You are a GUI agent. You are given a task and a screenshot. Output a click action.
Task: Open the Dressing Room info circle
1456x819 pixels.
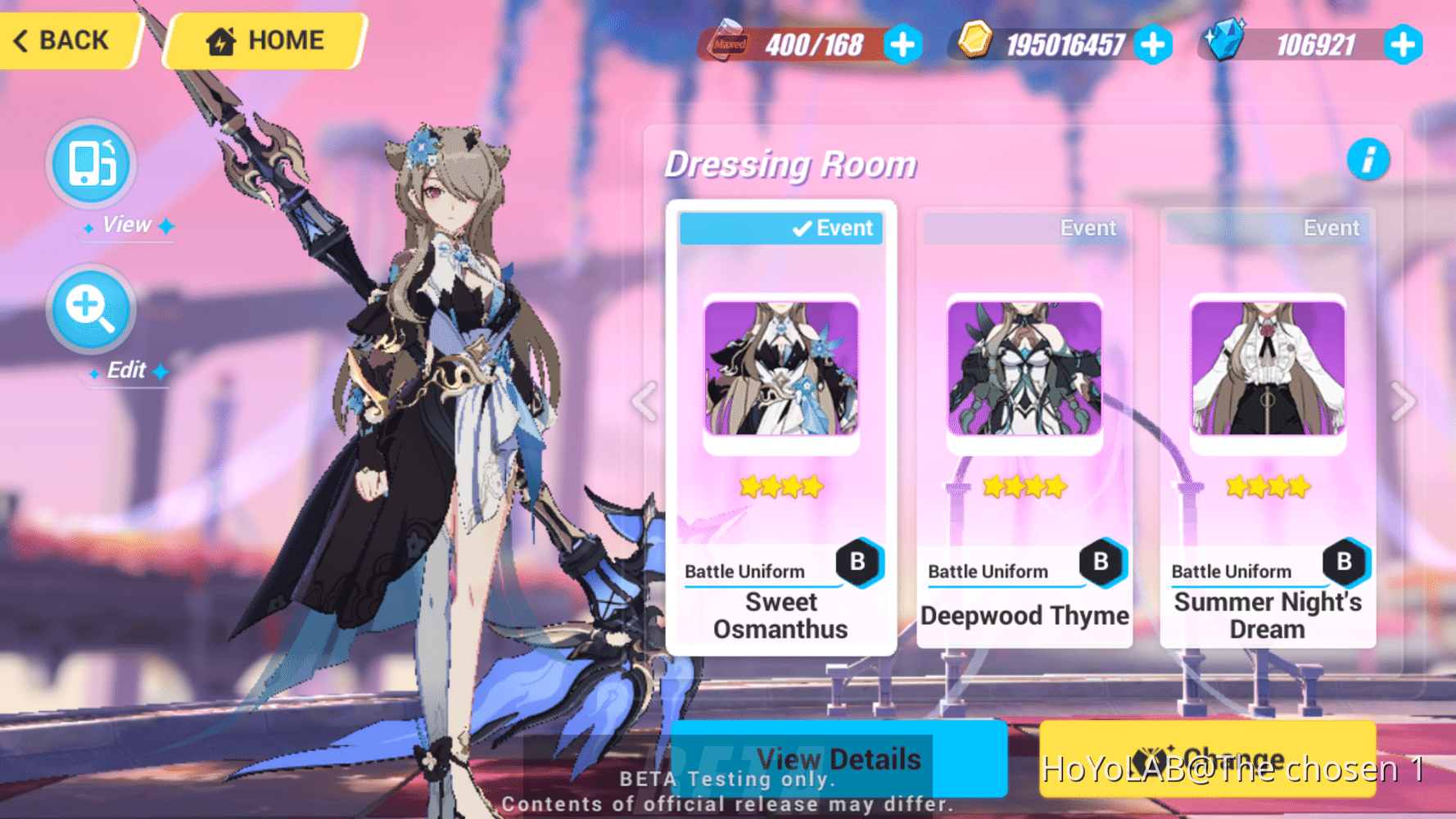click(x=1368, y=161)
